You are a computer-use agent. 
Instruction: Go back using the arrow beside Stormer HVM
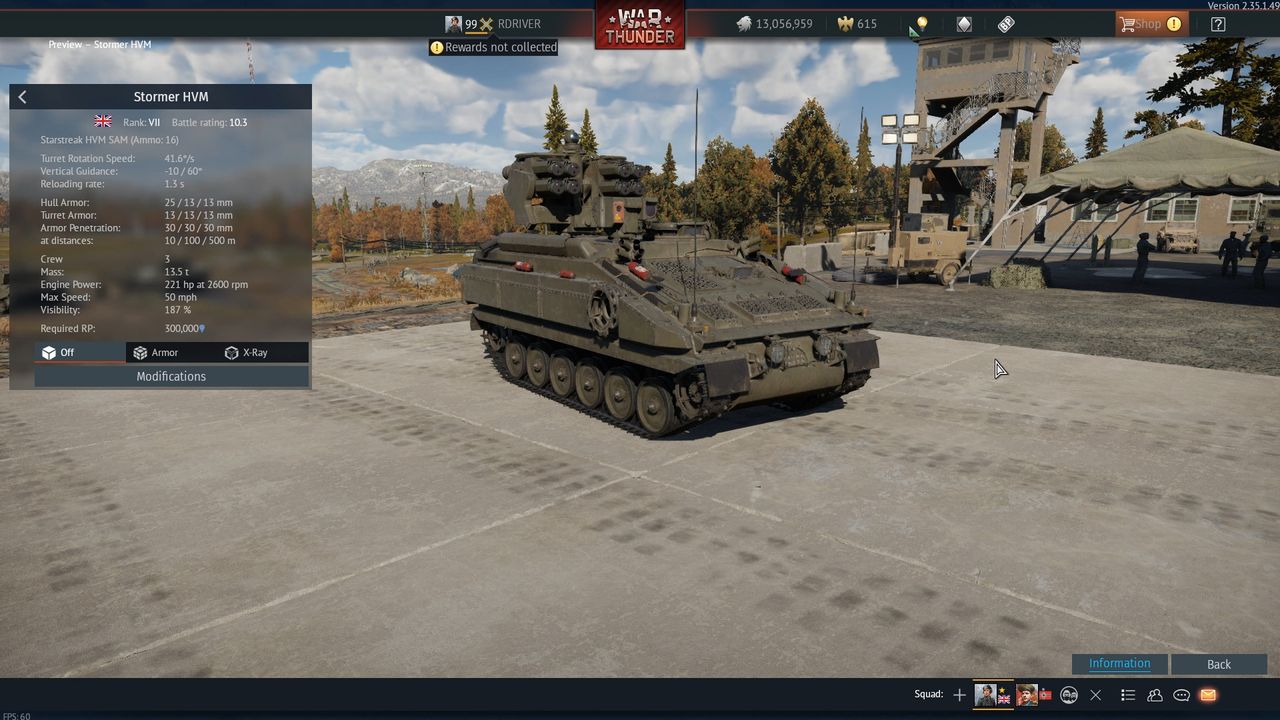click(x=22, y=97)
